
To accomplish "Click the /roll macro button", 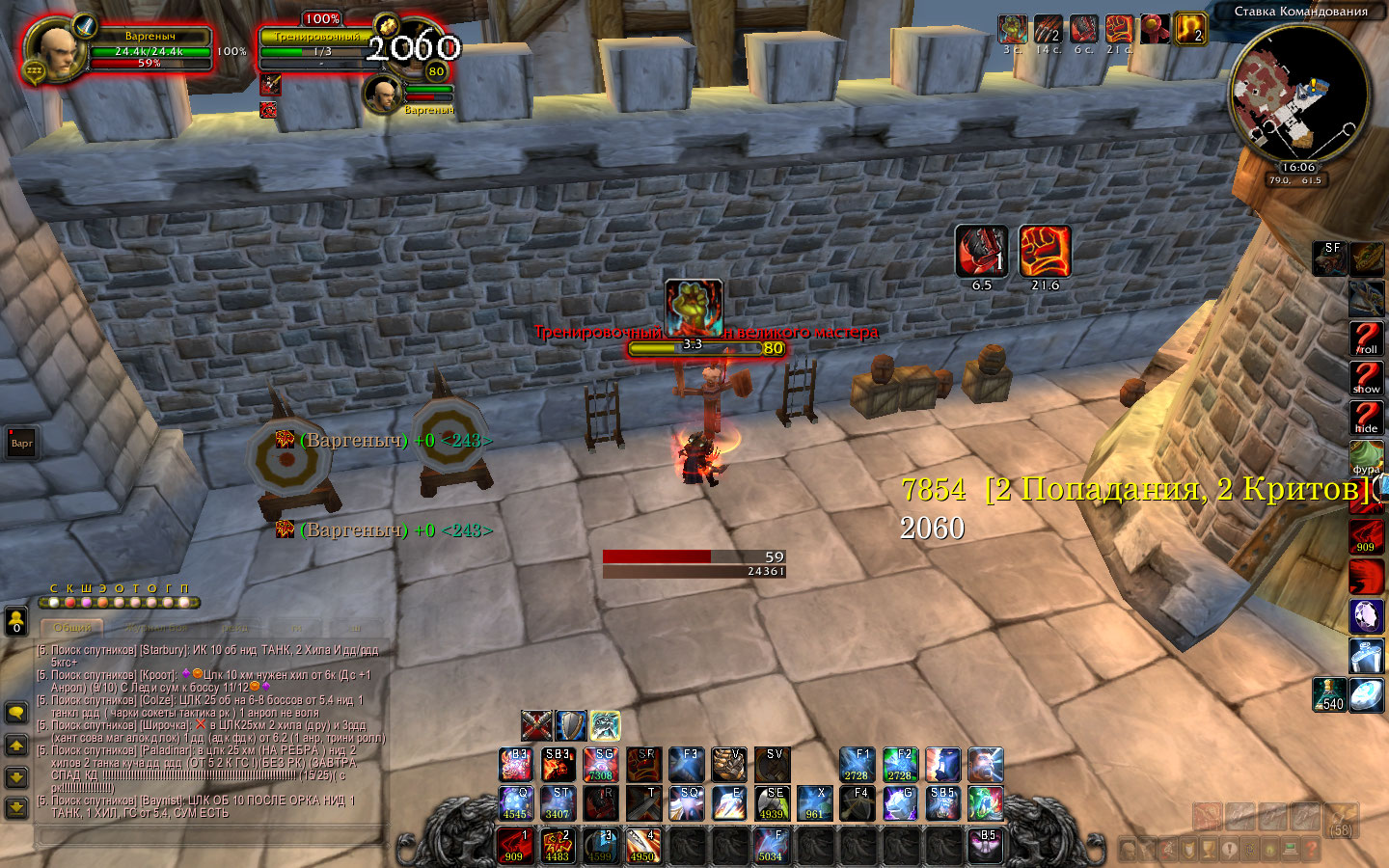I will click(x=1367, y=339).
